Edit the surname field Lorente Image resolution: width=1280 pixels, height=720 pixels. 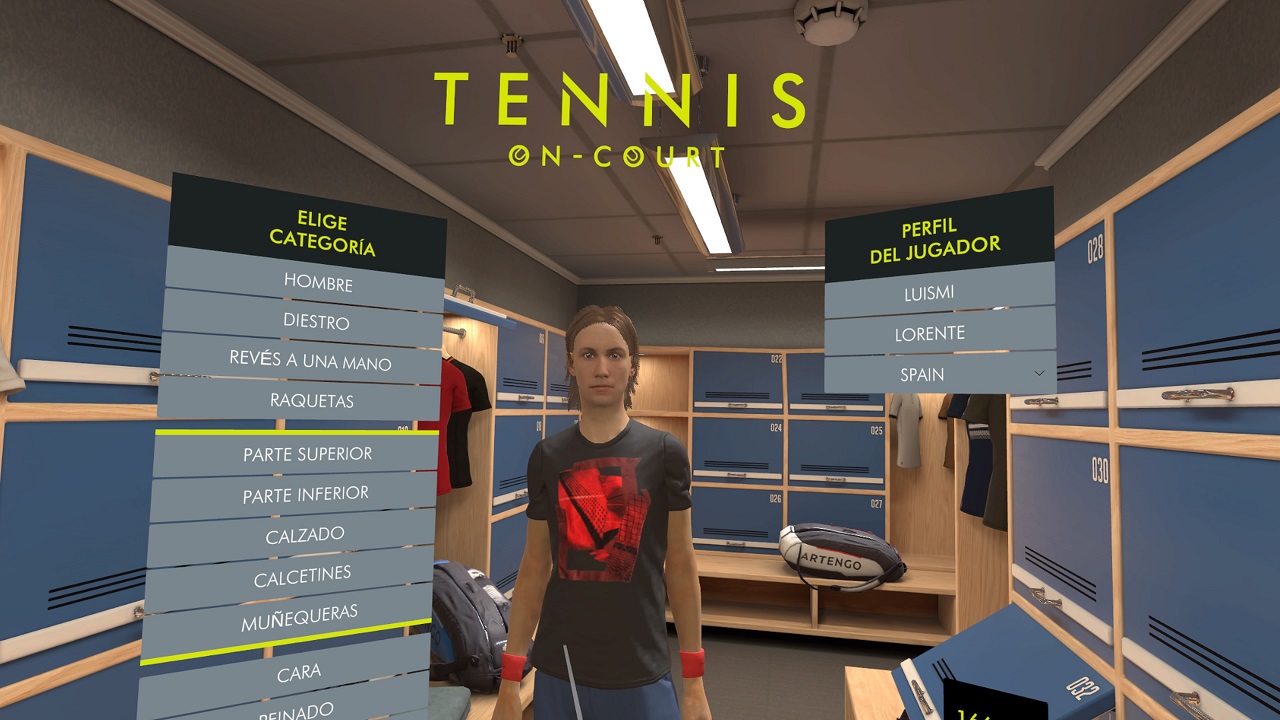[929, 333]
